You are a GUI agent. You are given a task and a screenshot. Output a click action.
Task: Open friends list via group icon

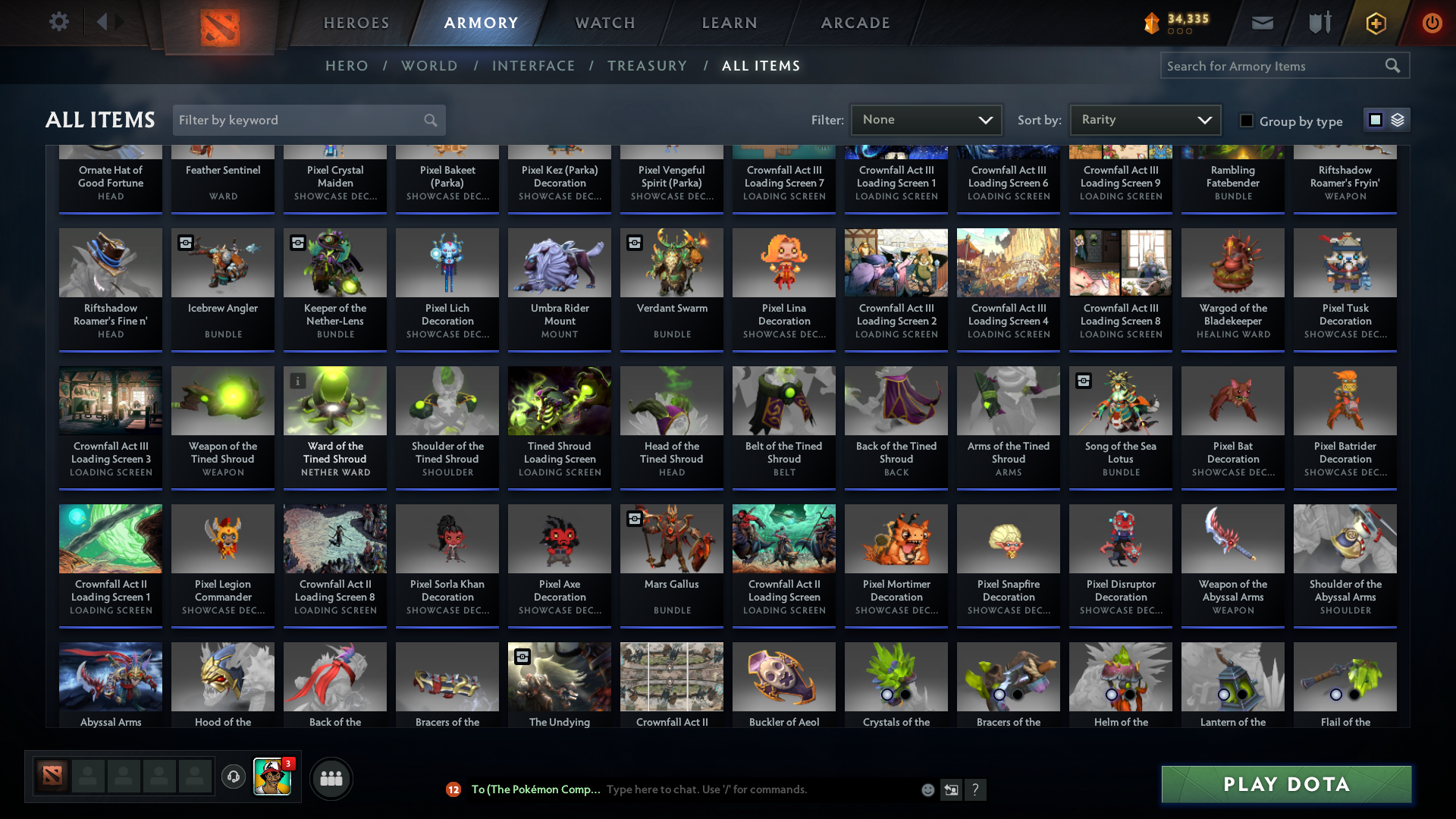[x=330, y=778]
